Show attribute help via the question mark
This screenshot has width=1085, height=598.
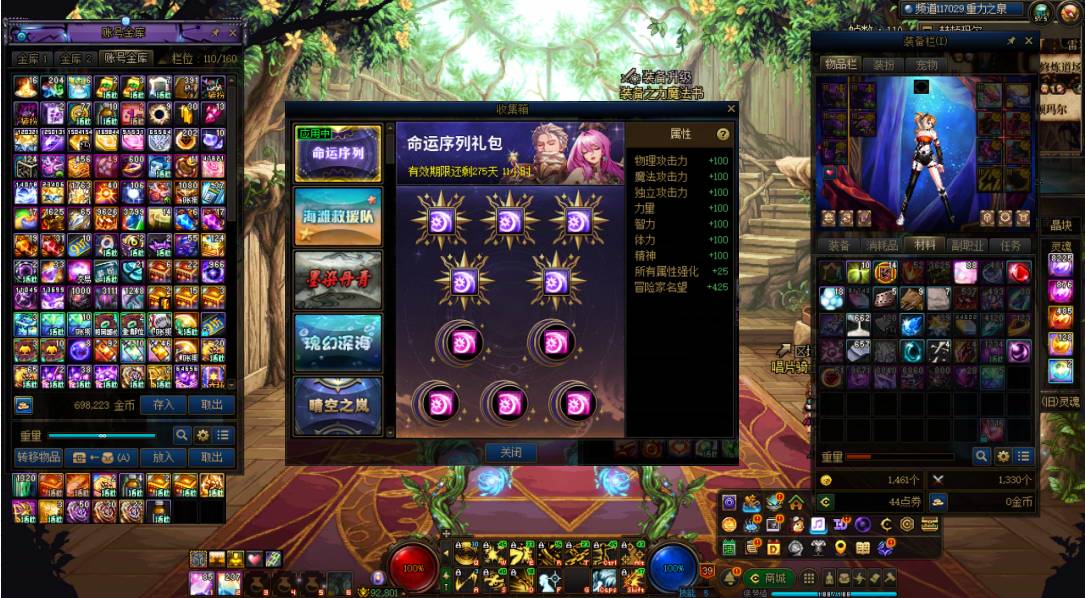pos(723,134)
